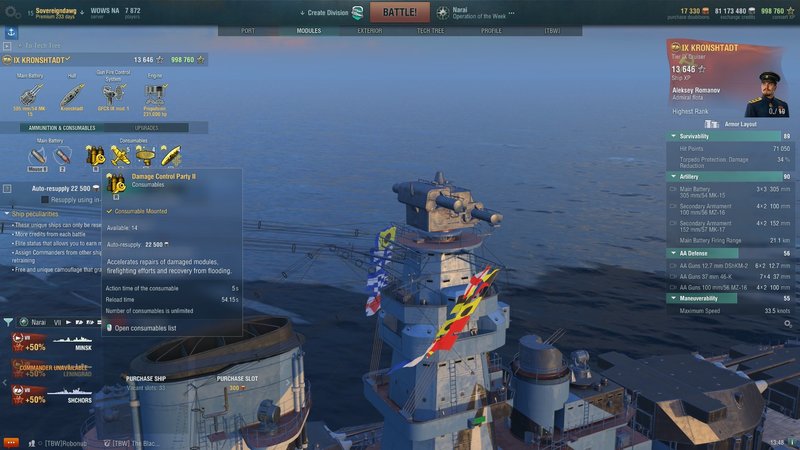Start the match with the BATTLE! button

pyautogui.click(x=400, y=12)
